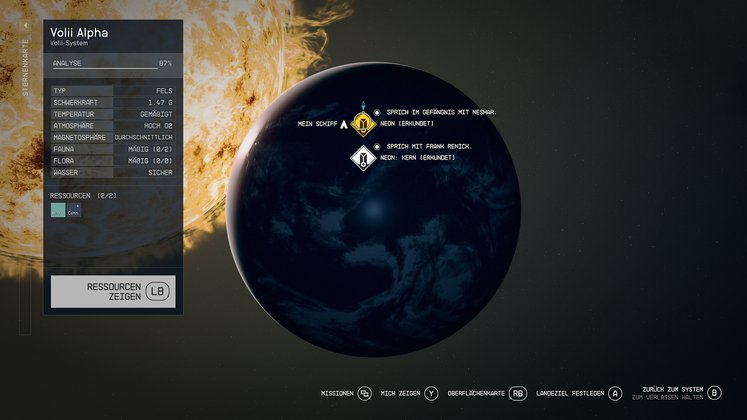Select the white Neon: Kern landing marker
This screenshot has width=747, height=420.
point(363,157)
